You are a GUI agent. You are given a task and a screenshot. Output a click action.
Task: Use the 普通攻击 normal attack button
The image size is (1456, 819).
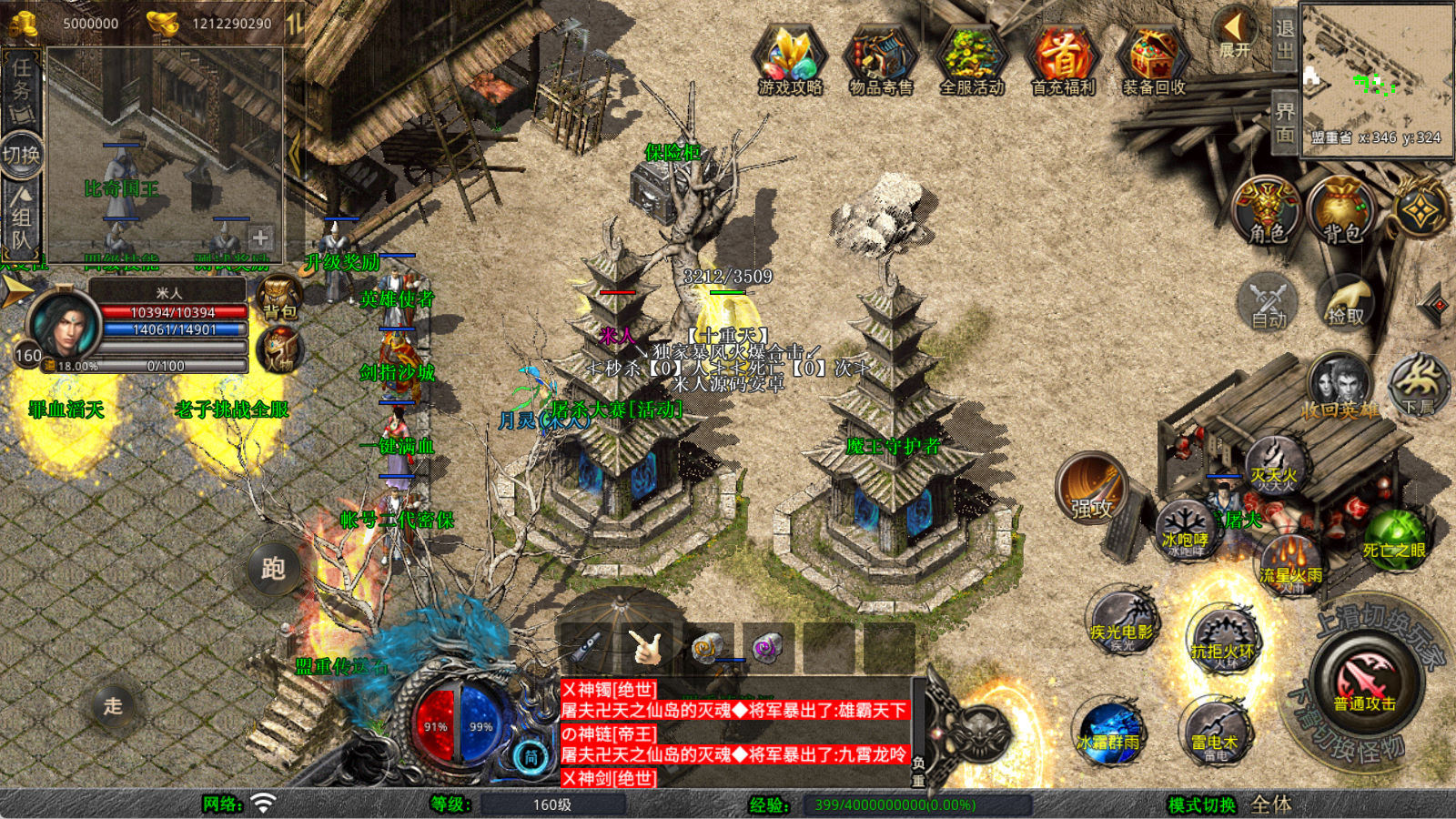point(1365,684)
